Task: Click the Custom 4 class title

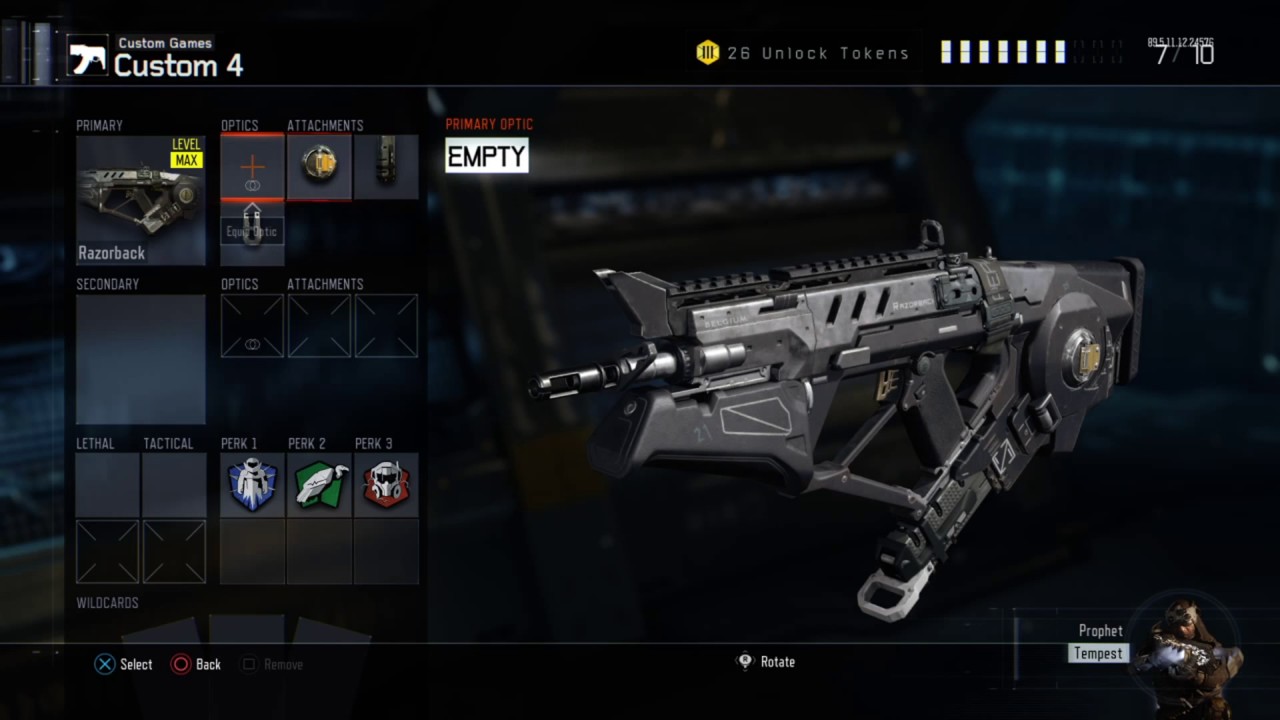Action: pos(178,66)
